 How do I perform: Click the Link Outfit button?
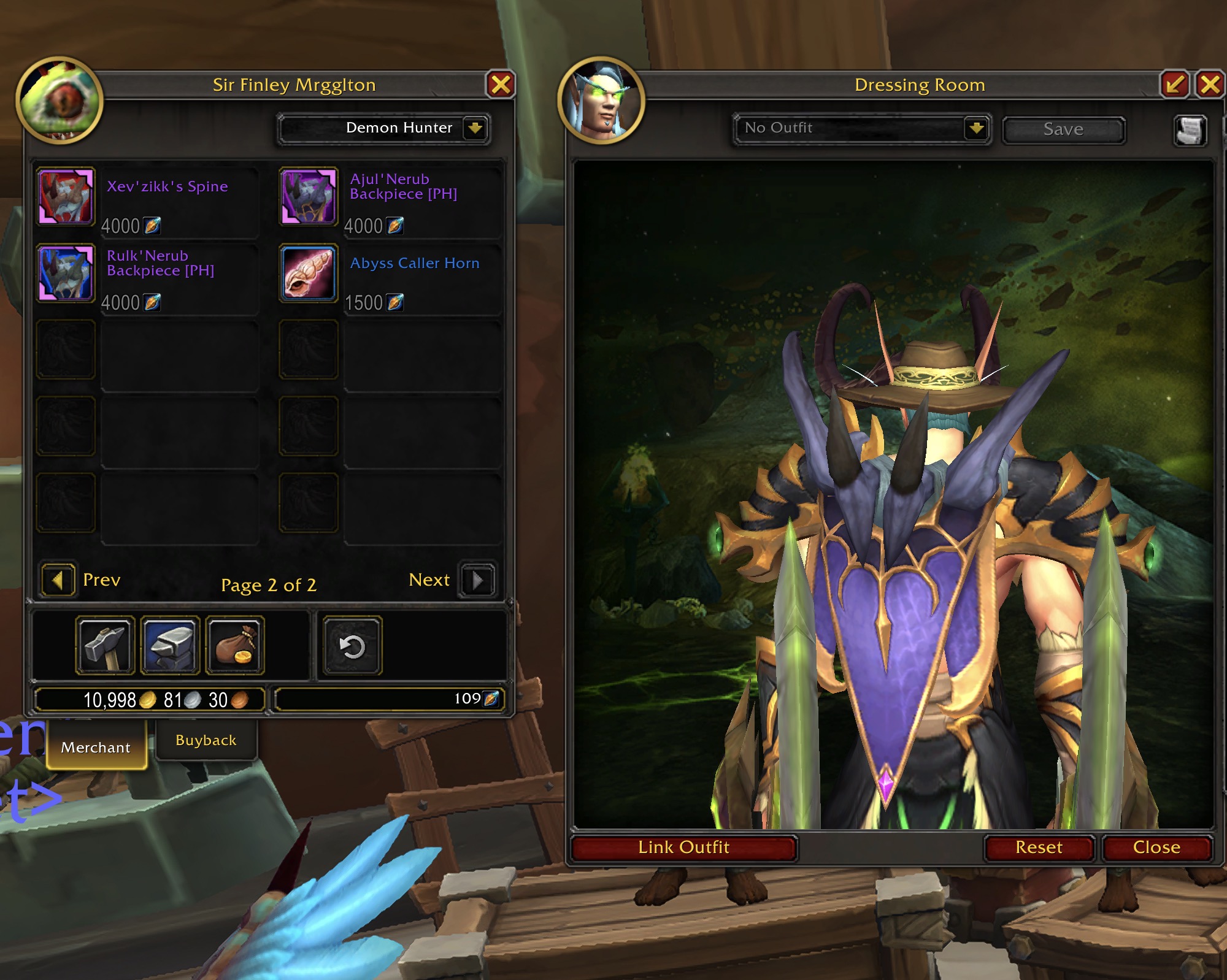pos(683,848)
